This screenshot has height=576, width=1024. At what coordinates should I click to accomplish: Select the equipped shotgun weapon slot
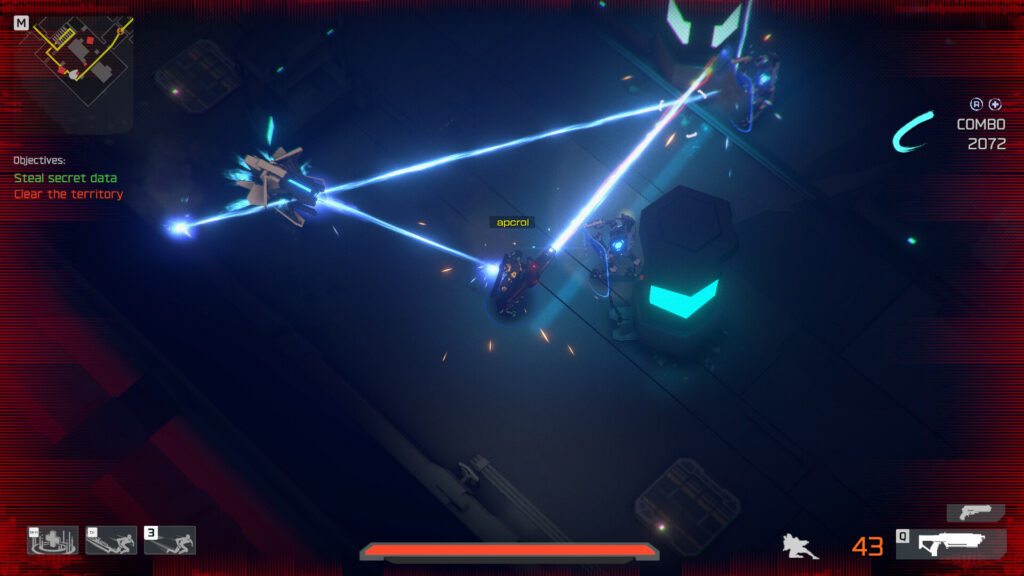point(950,544)
